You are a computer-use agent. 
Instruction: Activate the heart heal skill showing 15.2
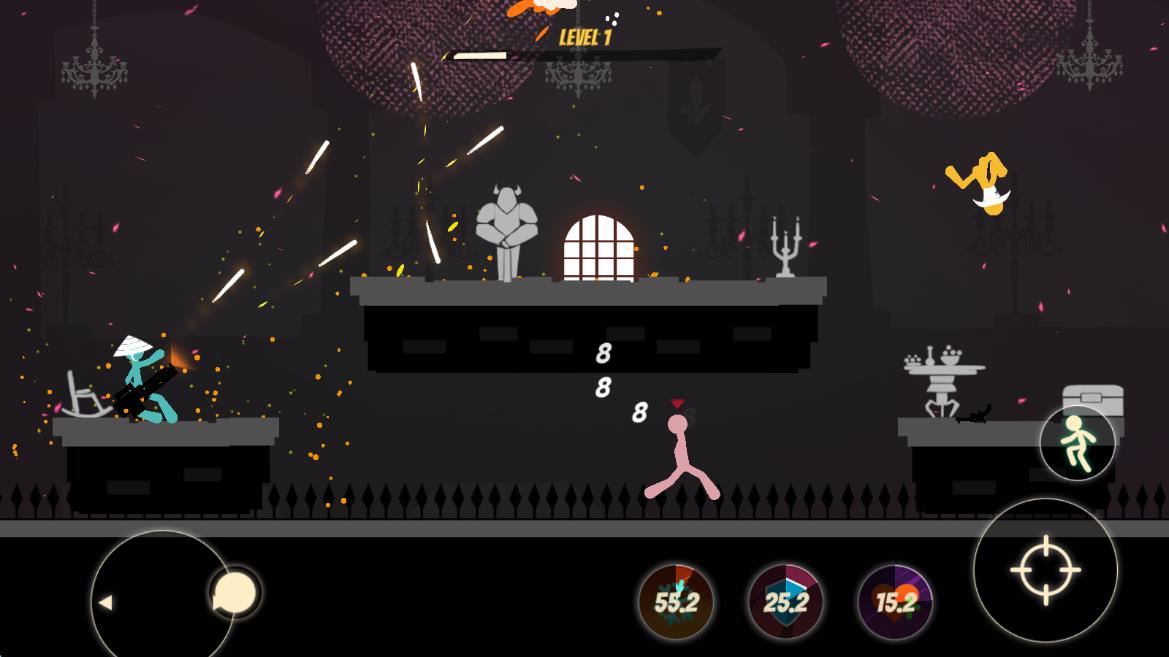895,602
